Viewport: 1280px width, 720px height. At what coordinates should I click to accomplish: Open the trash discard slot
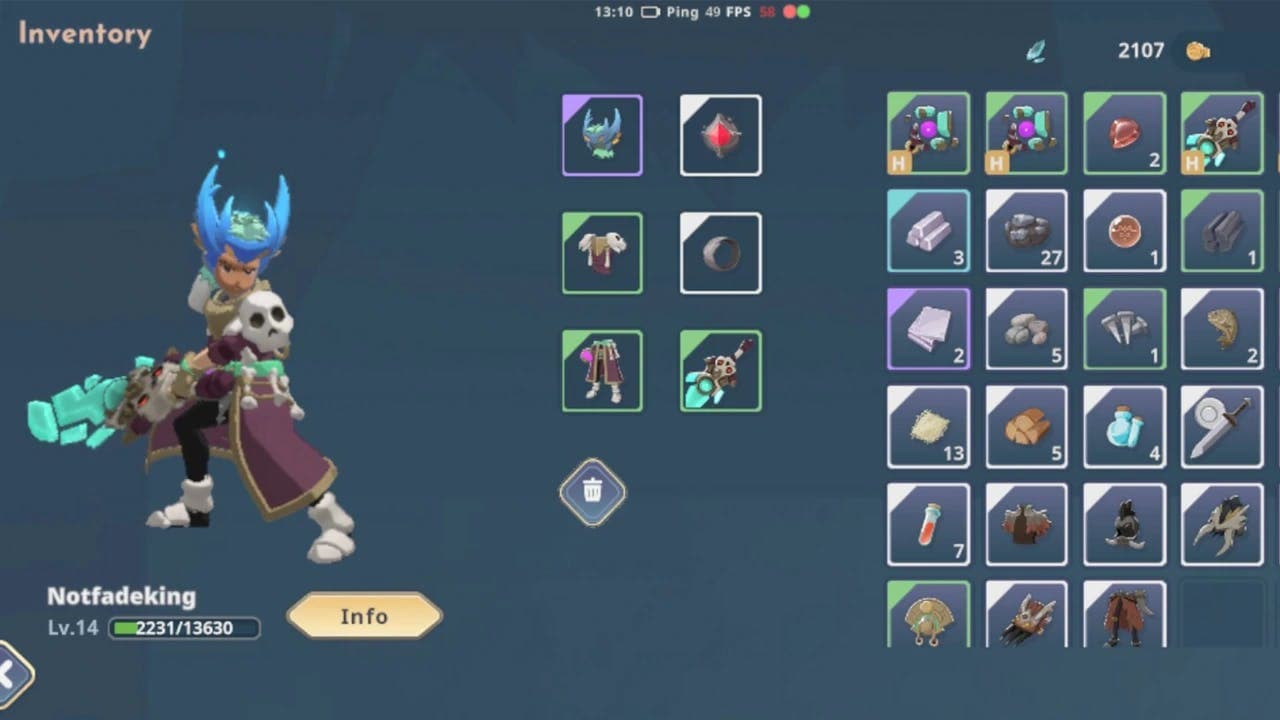(592, 492)
